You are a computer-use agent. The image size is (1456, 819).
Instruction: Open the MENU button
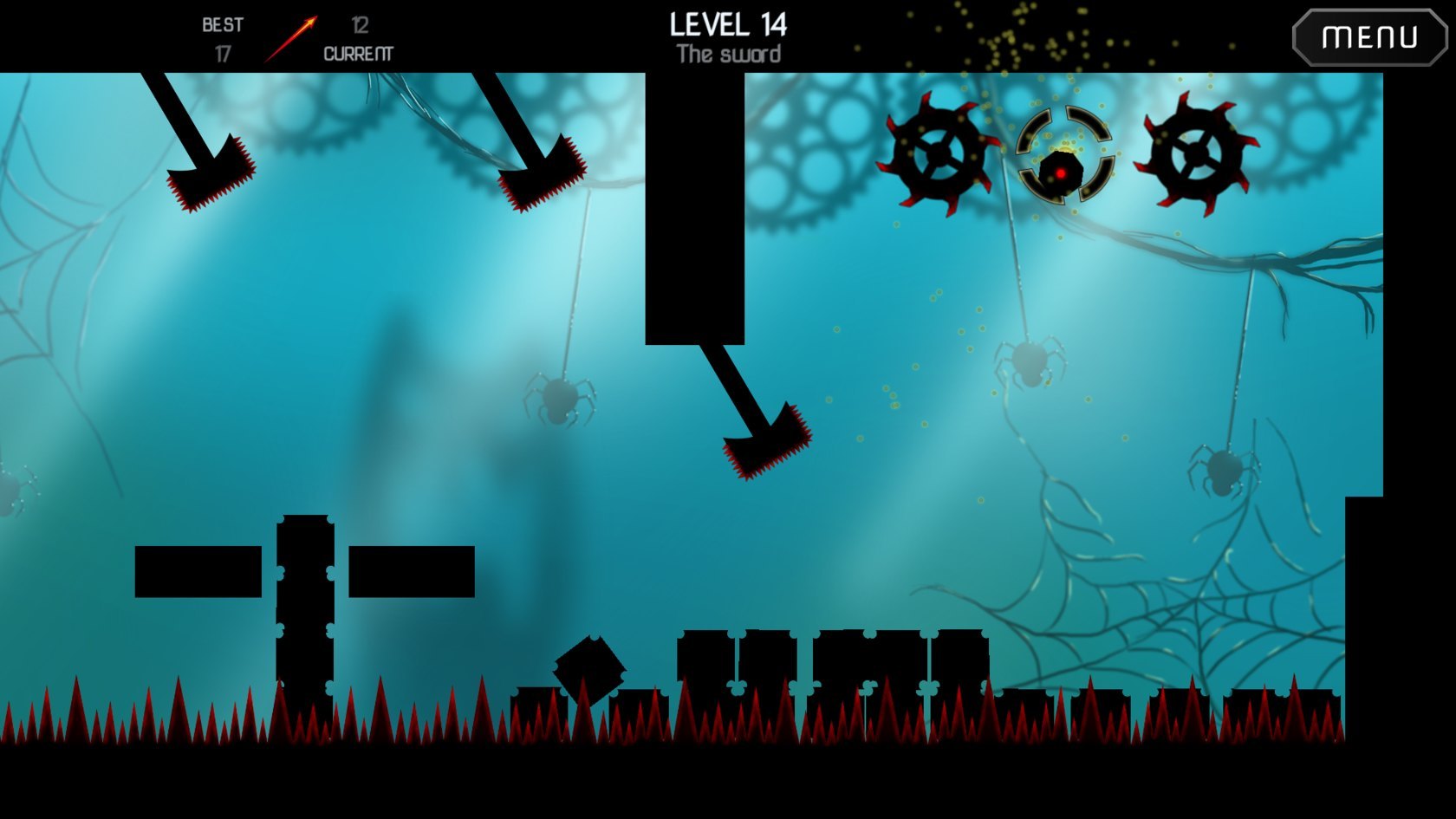click(1369, 37)
